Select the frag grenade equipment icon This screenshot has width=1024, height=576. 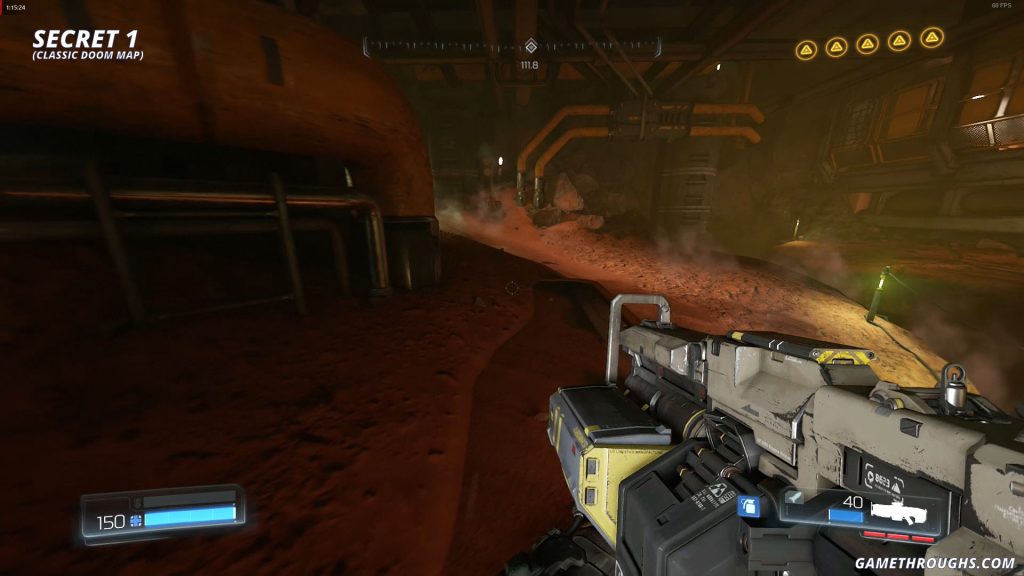click(x=746, y=506)
